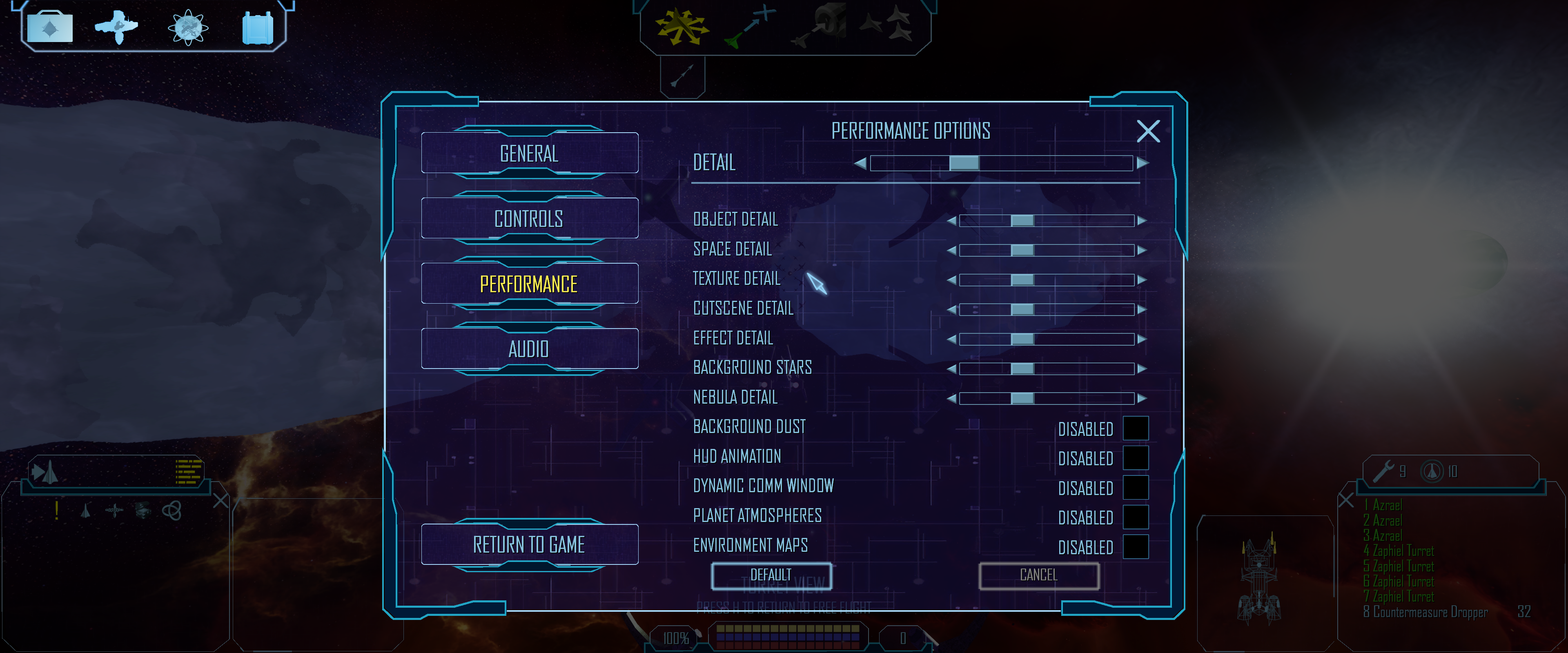Cancel the performance option changes
Viewport: 1568px width, 653px height.
coord(1038,575)
